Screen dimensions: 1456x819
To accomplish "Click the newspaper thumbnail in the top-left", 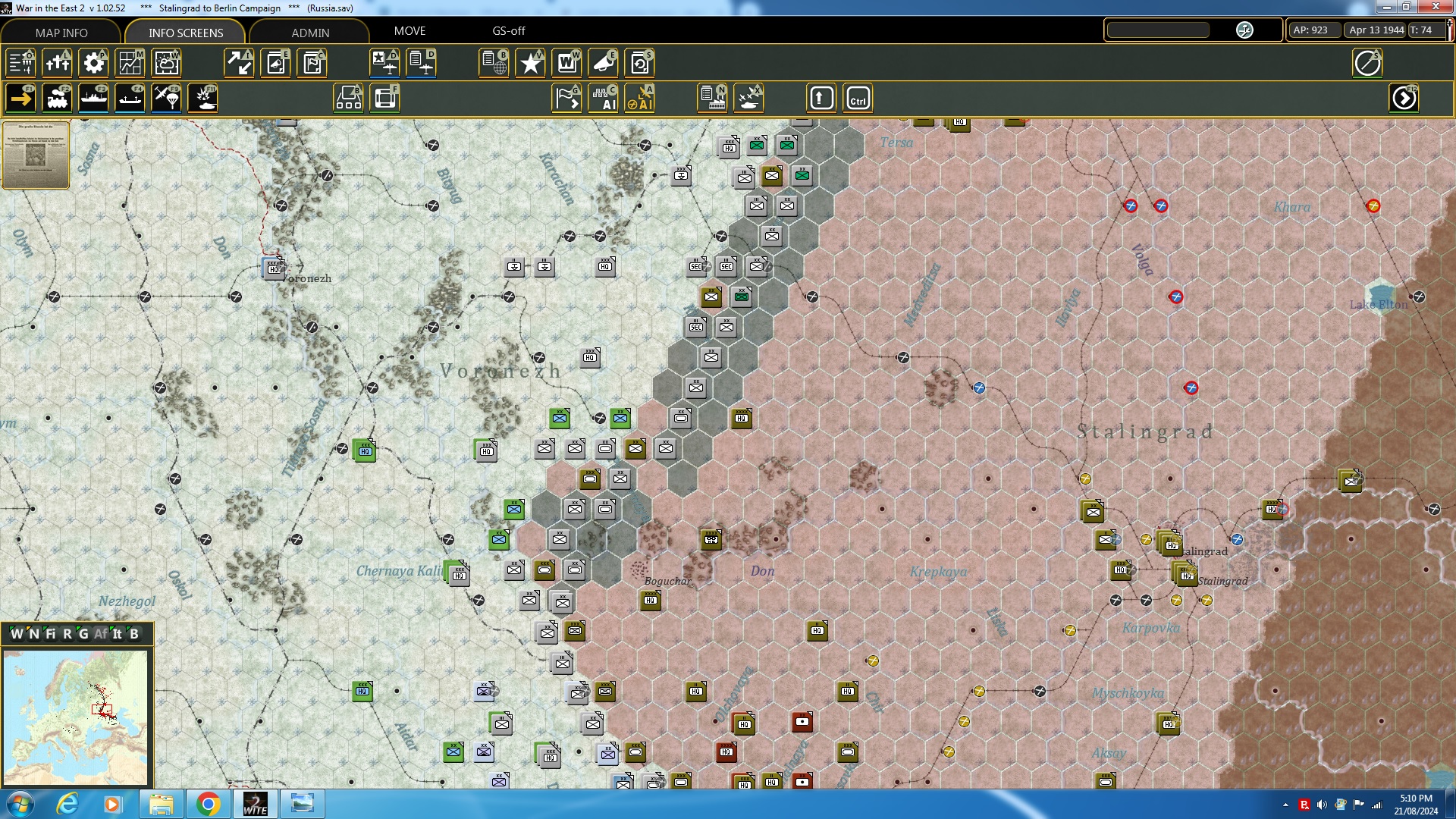I will pos(36,155).
